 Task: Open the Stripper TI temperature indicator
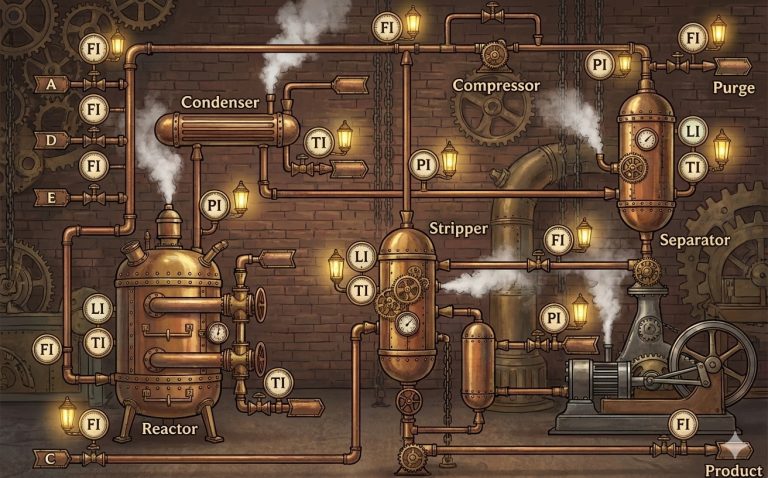362,290
